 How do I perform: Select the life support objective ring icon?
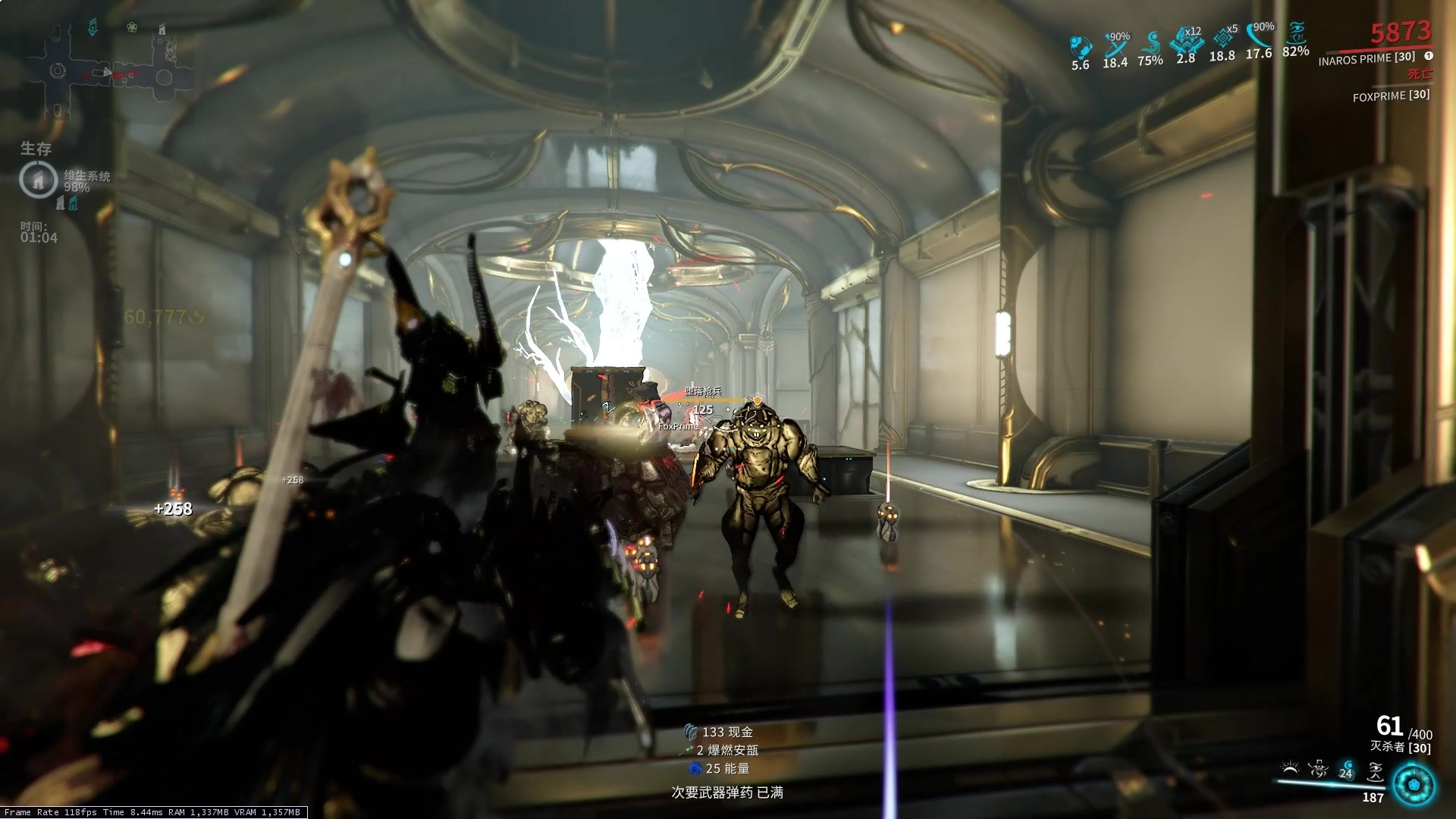click(x=38, y=180)
